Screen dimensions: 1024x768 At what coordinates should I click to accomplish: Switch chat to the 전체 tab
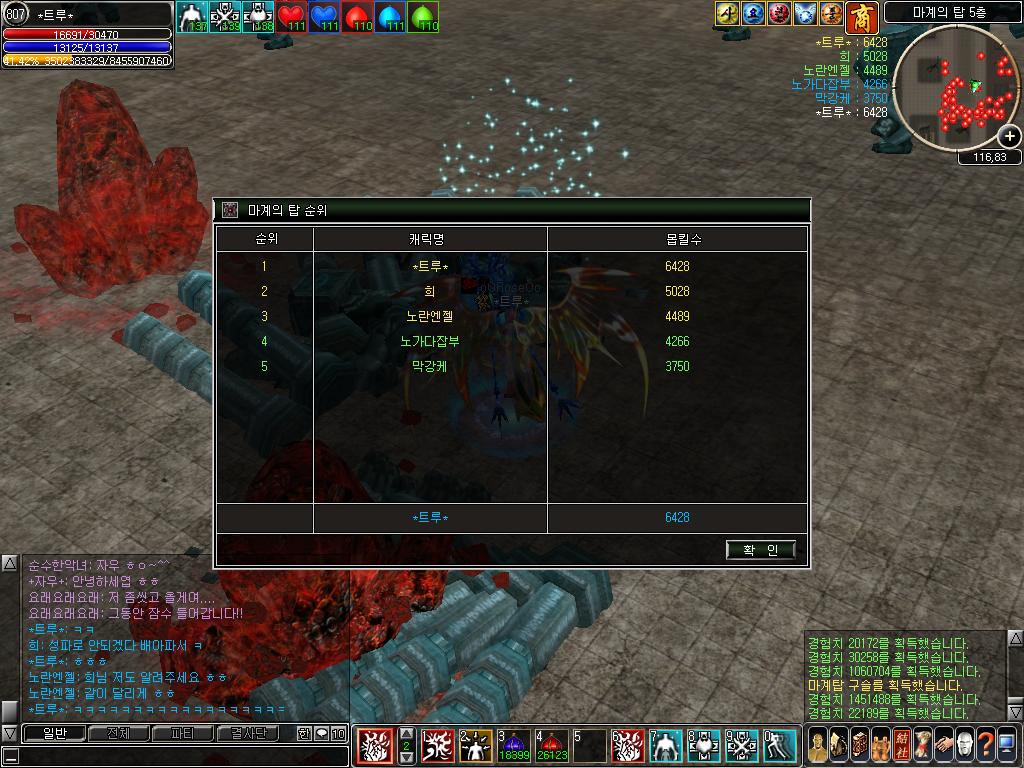pyautogui.click(x=118, y=733)
